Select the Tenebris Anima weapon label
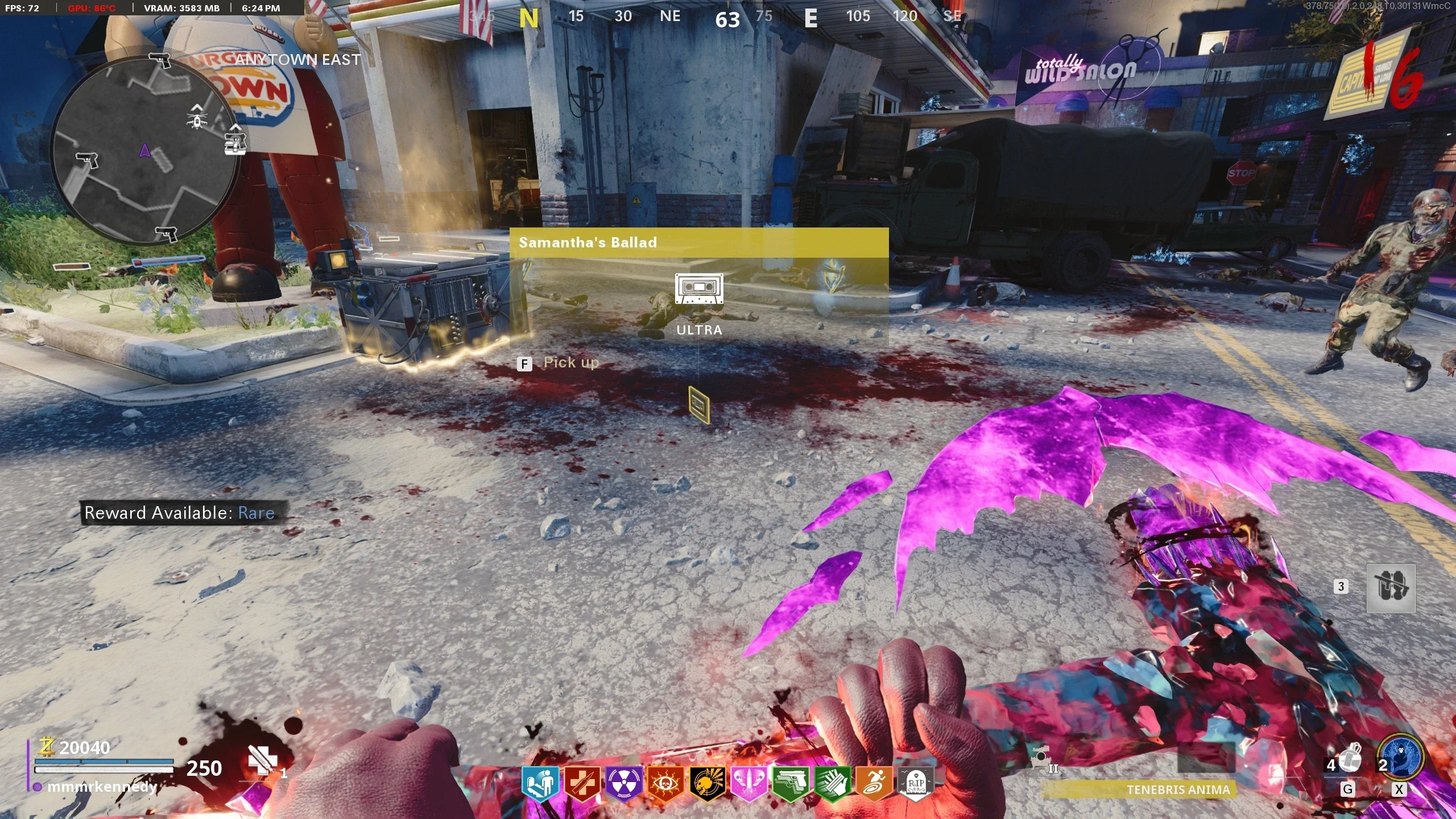The image size is (1456, 819). pyautogui.click(x=1177, y=789)
